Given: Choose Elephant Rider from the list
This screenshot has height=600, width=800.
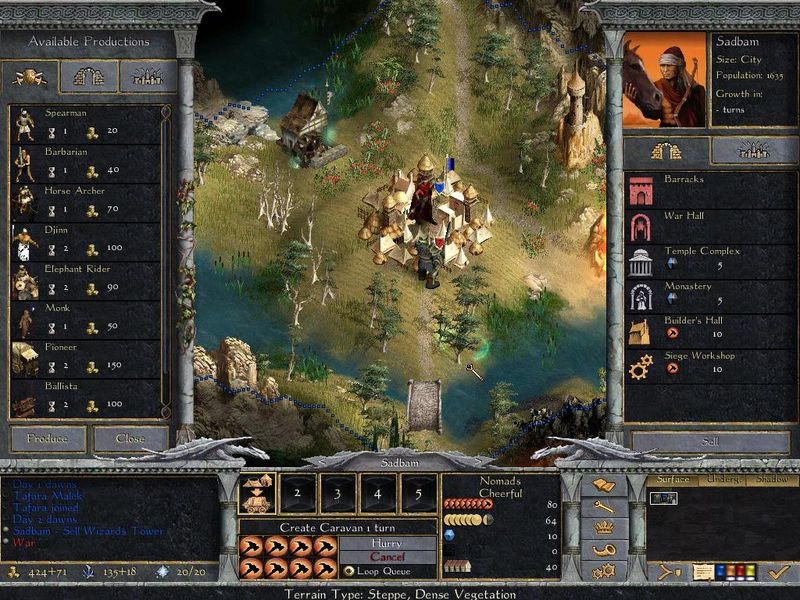Looking at the screenshot, I should (85, 279).
